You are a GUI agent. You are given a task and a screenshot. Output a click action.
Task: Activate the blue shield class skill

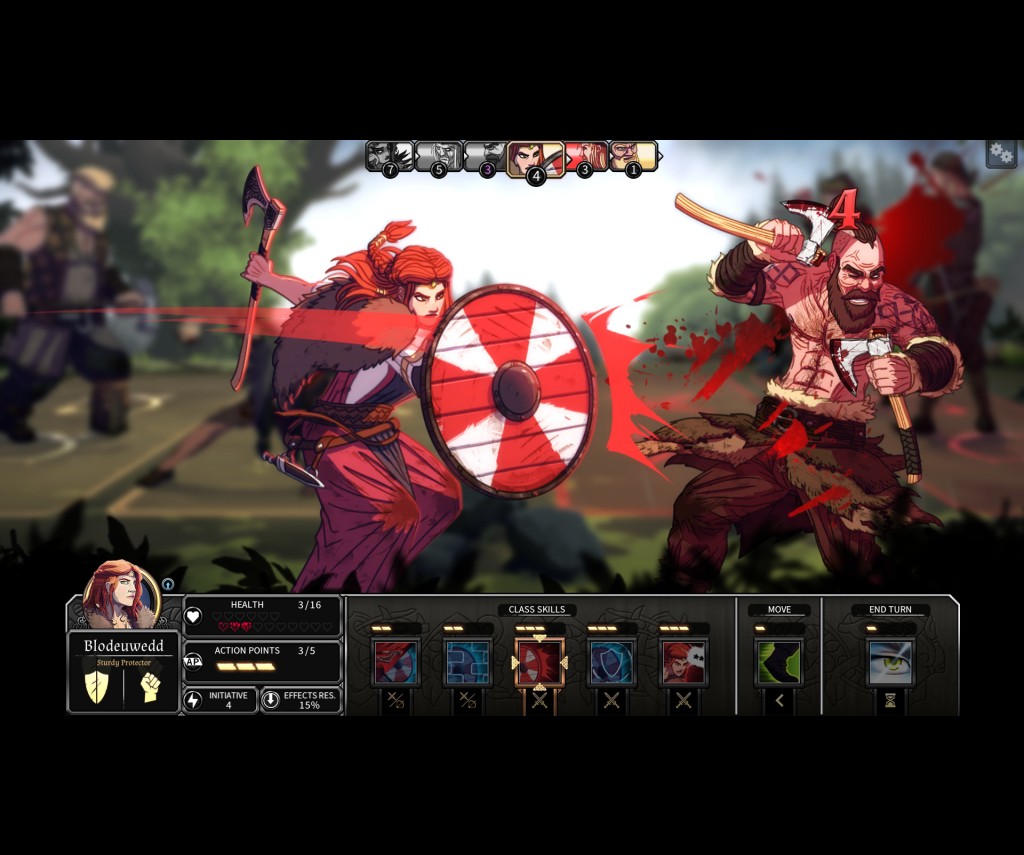(x=611, y=662)
